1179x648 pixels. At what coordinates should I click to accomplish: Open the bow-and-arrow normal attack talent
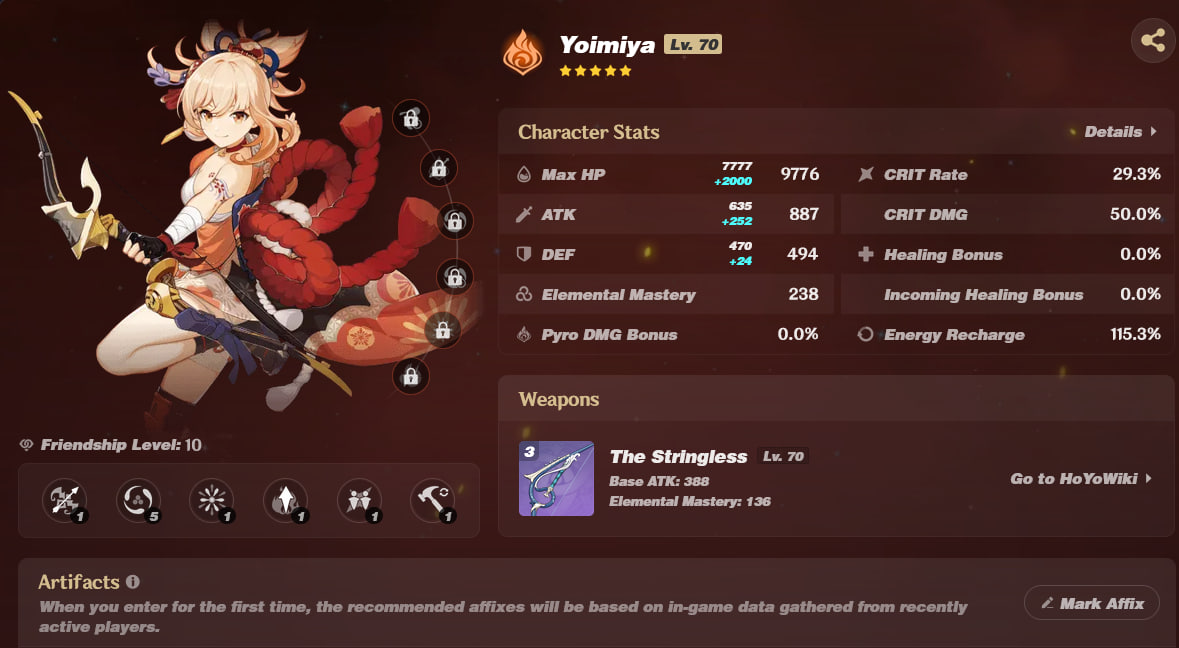coord(64,500)
